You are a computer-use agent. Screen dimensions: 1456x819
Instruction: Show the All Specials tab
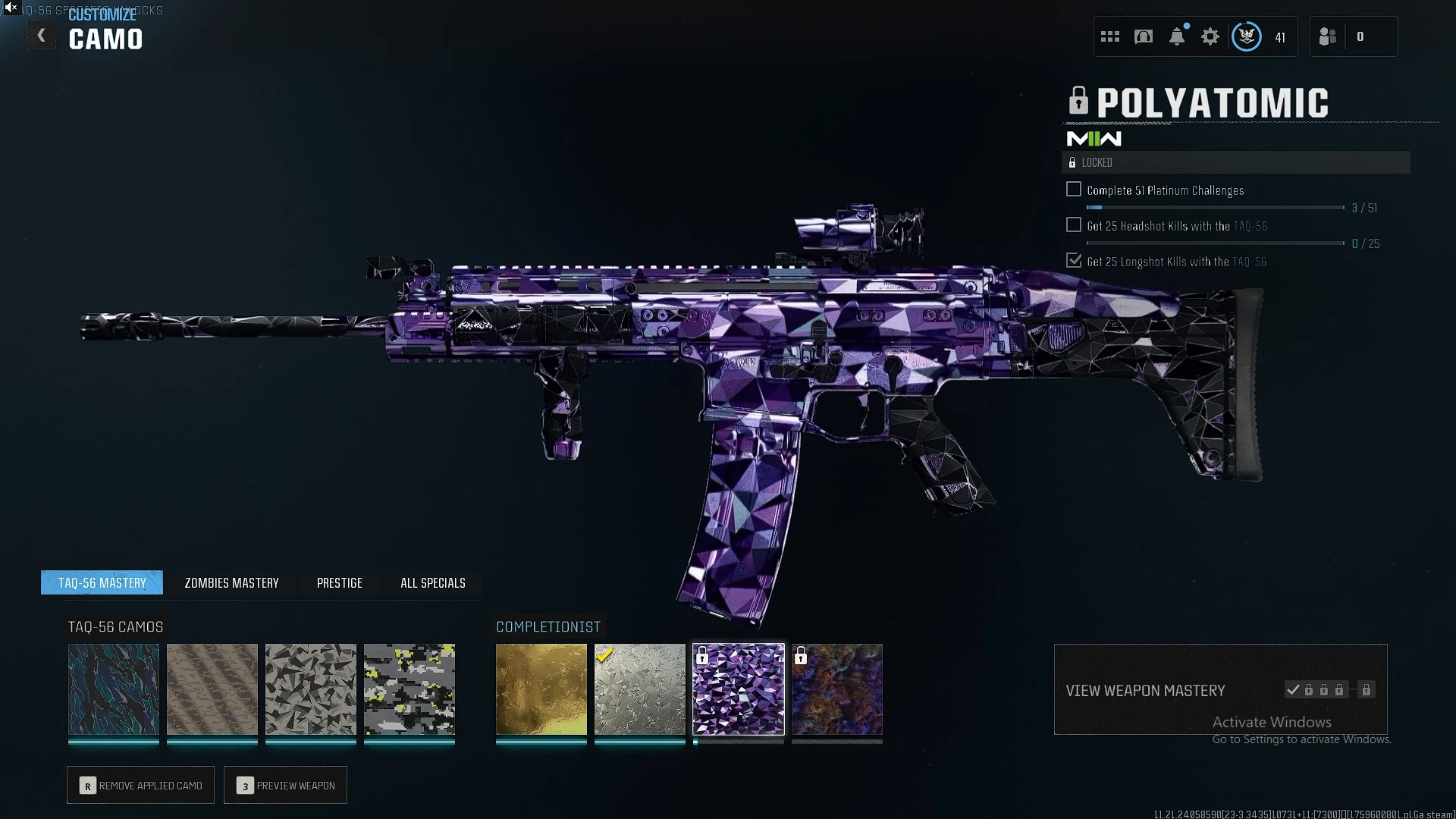(x=432, y=582)
